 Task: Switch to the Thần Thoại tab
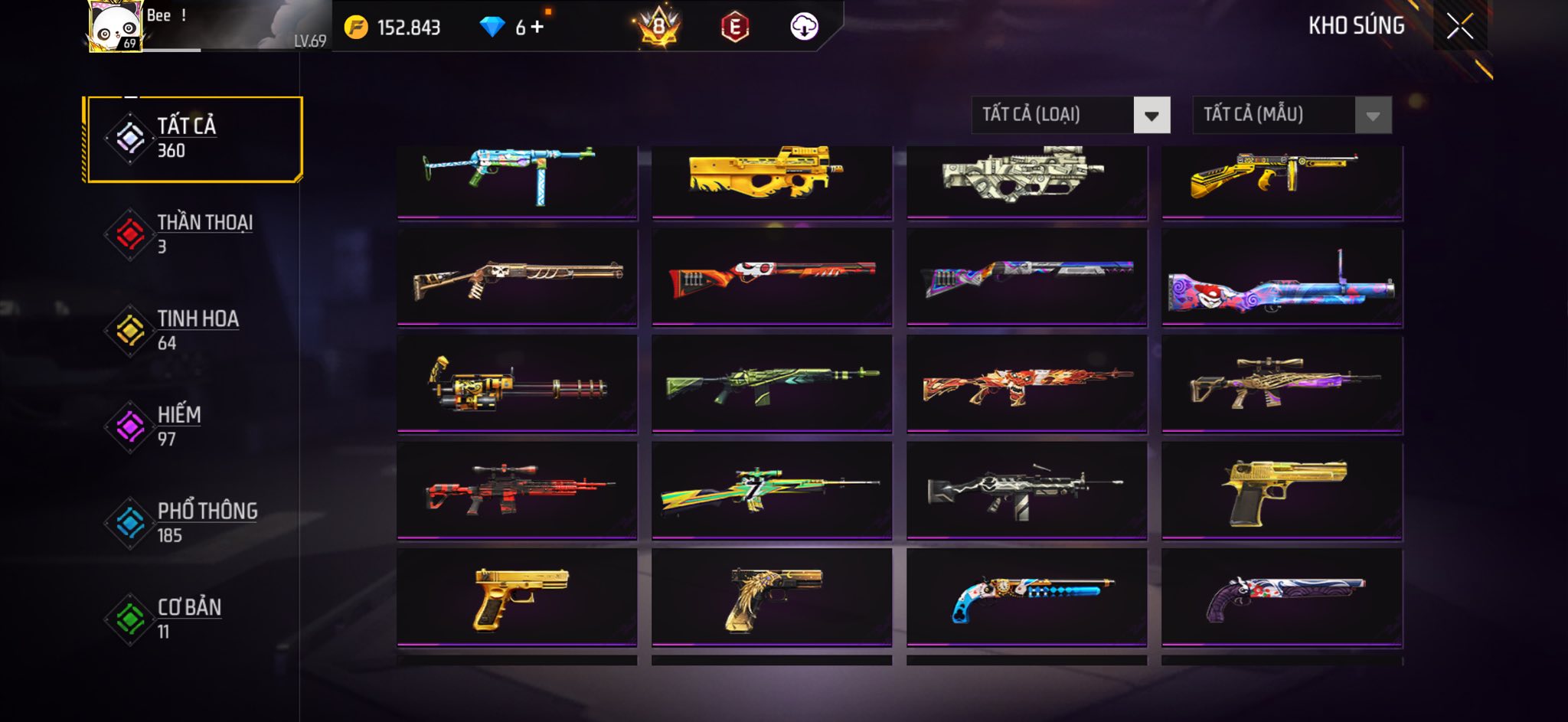194,234
